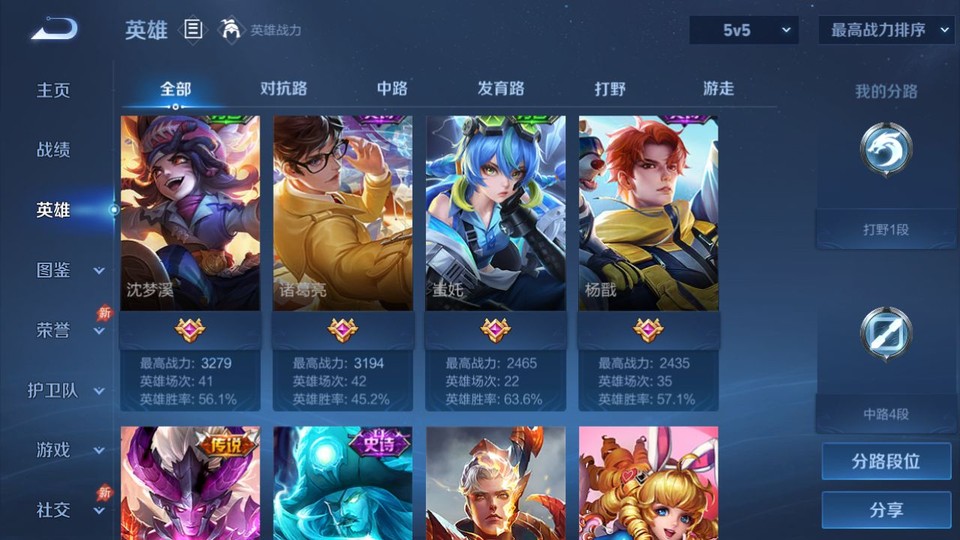Switch to the 发育路 tab
960x540 pixels.
[x=501, y=88]
